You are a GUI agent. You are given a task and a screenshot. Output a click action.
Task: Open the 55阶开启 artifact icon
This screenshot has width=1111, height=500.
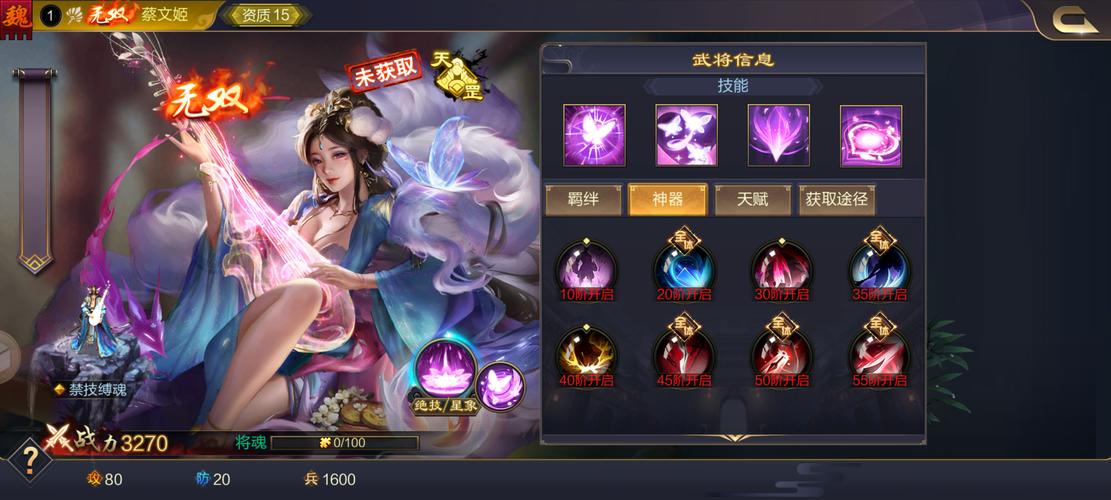pyautogui.click(x=879, y=354)
